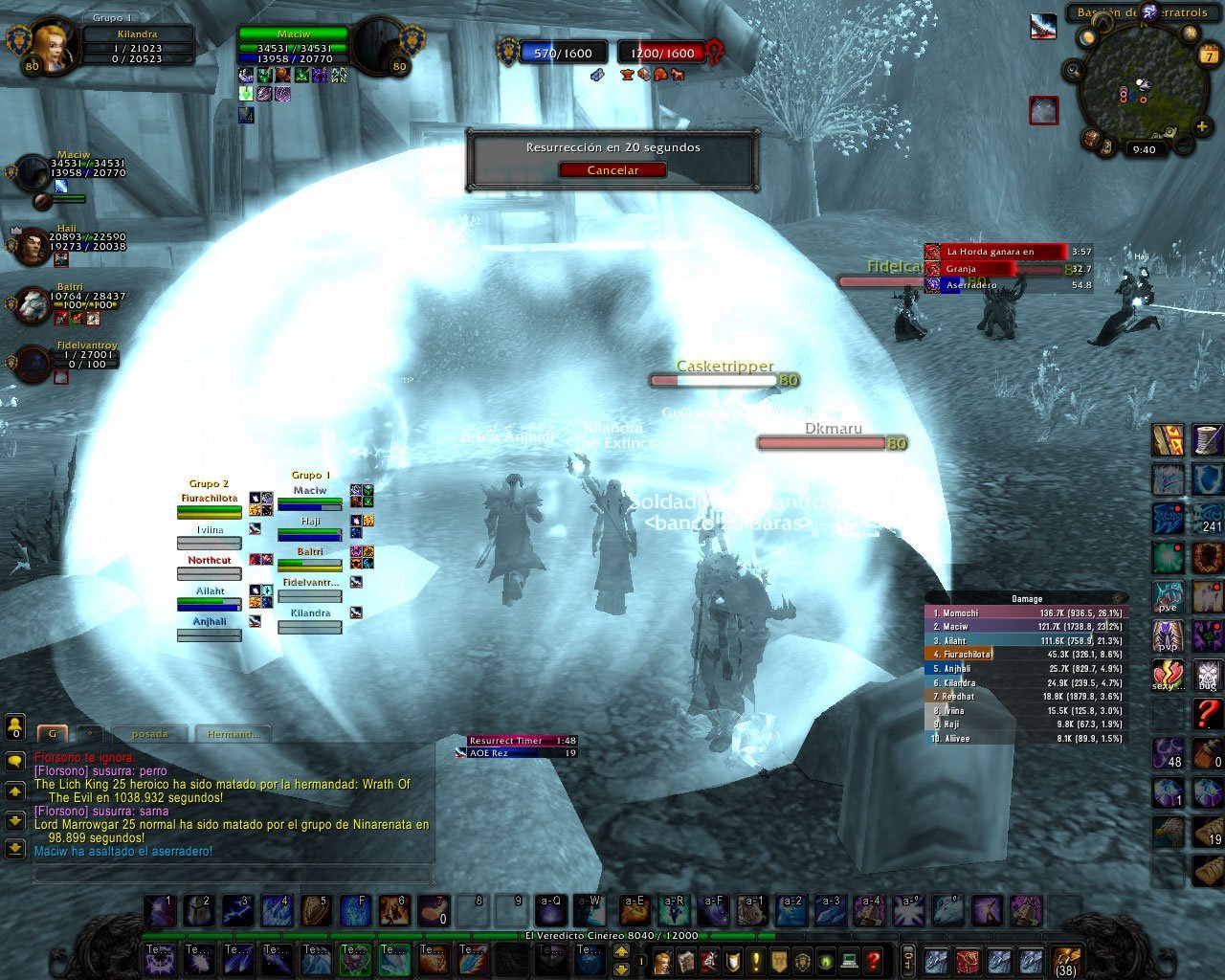The height and width of the screenshot is (980, 1225).
Task: Cancel the resurrection timer
Action: click(x=612, y=170)
